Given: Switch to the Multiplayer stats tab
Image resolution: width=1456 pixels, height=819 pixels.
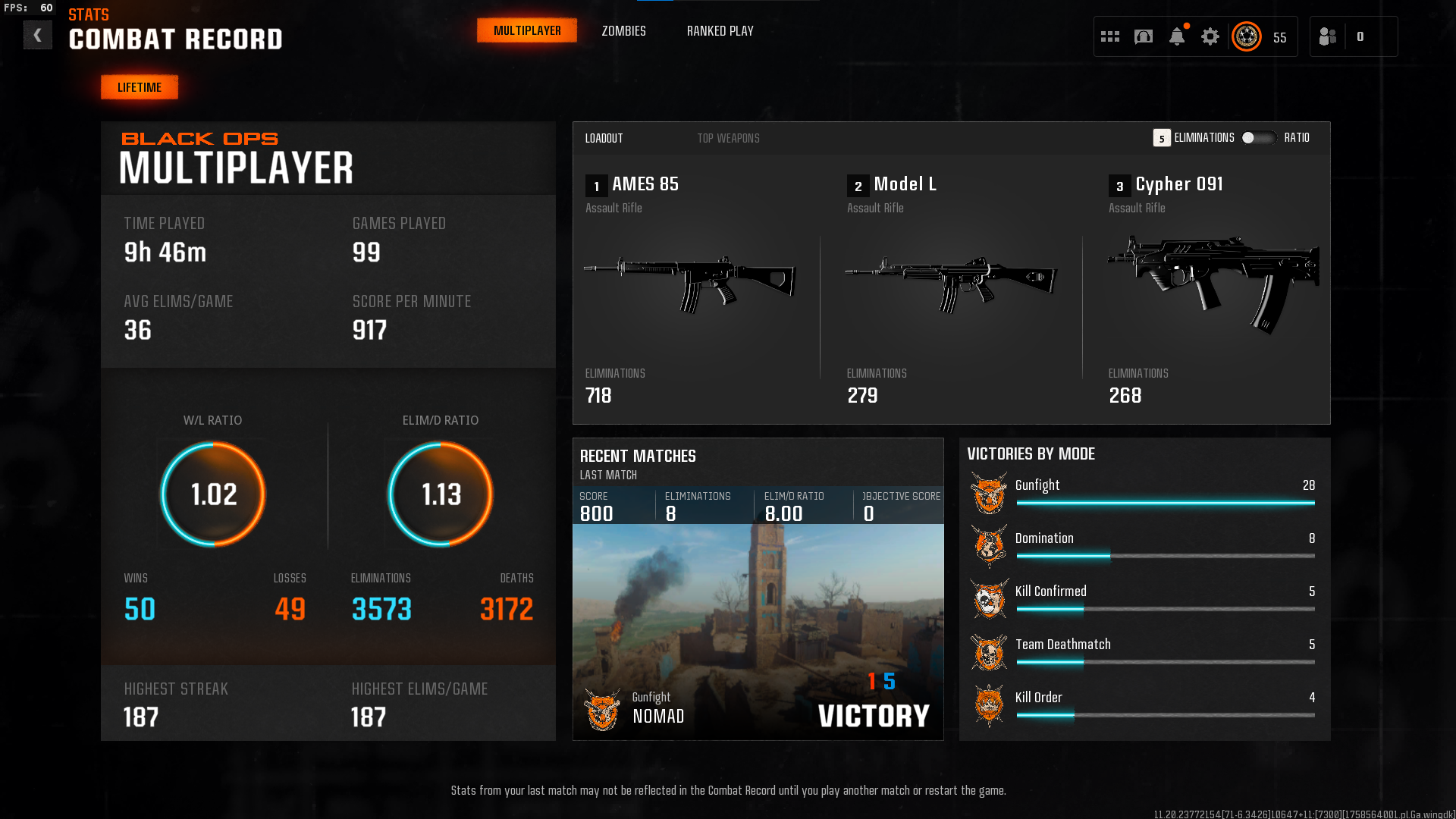Looking at the screenshot, I should coord(527,31).
